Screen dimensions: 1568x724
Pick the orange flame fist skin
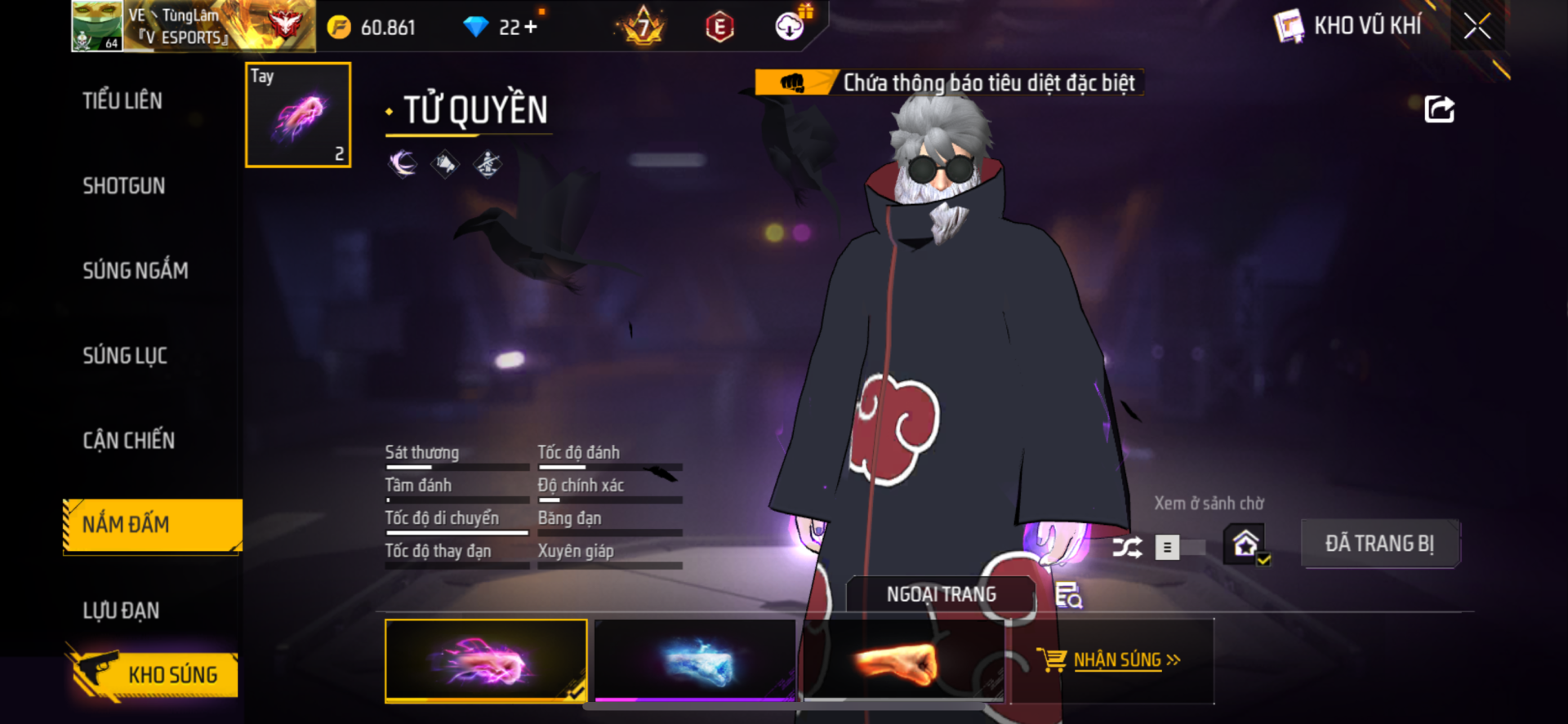(902, 660)
